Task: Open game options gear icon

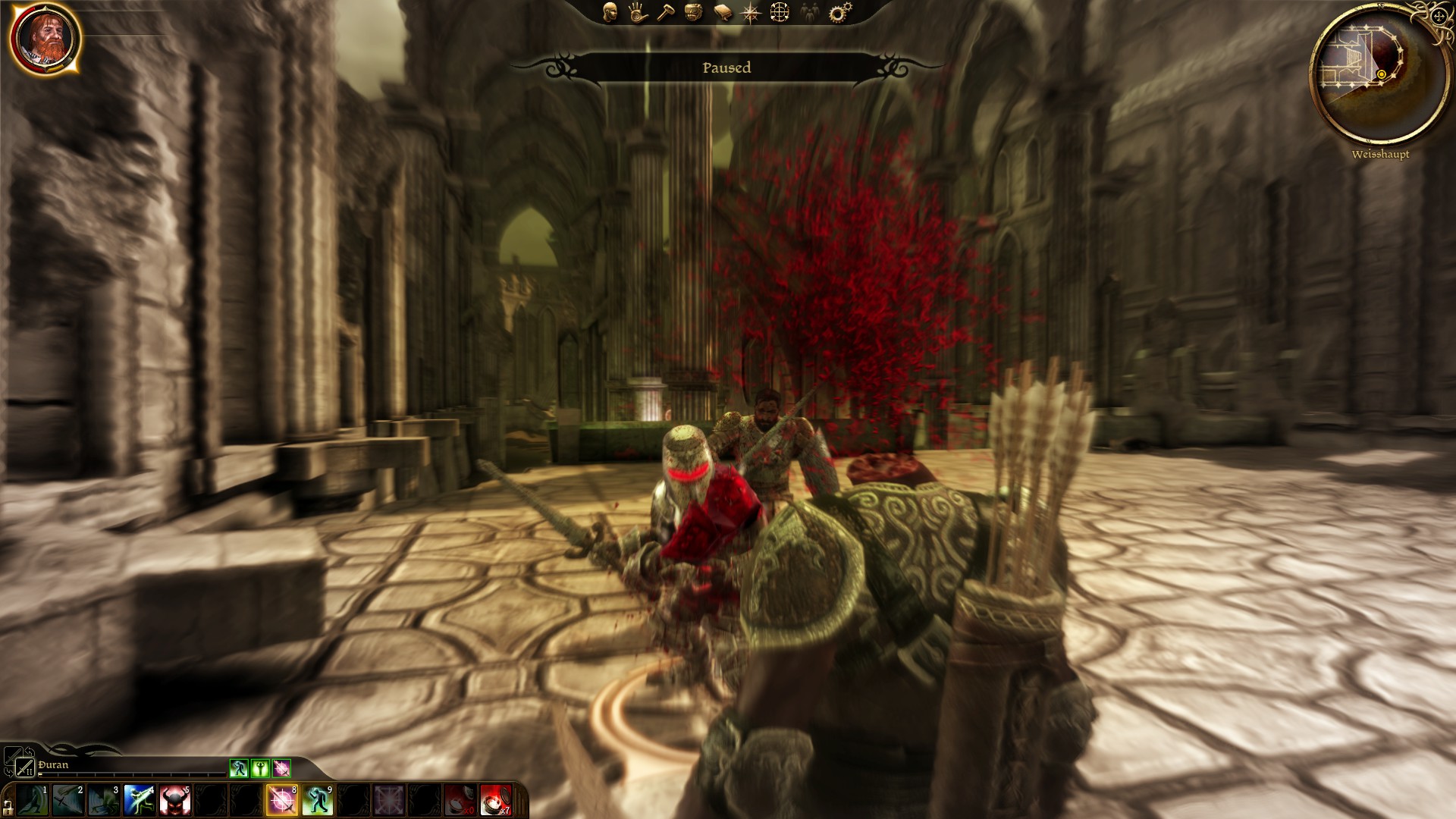Action: (x=838, y=12)
